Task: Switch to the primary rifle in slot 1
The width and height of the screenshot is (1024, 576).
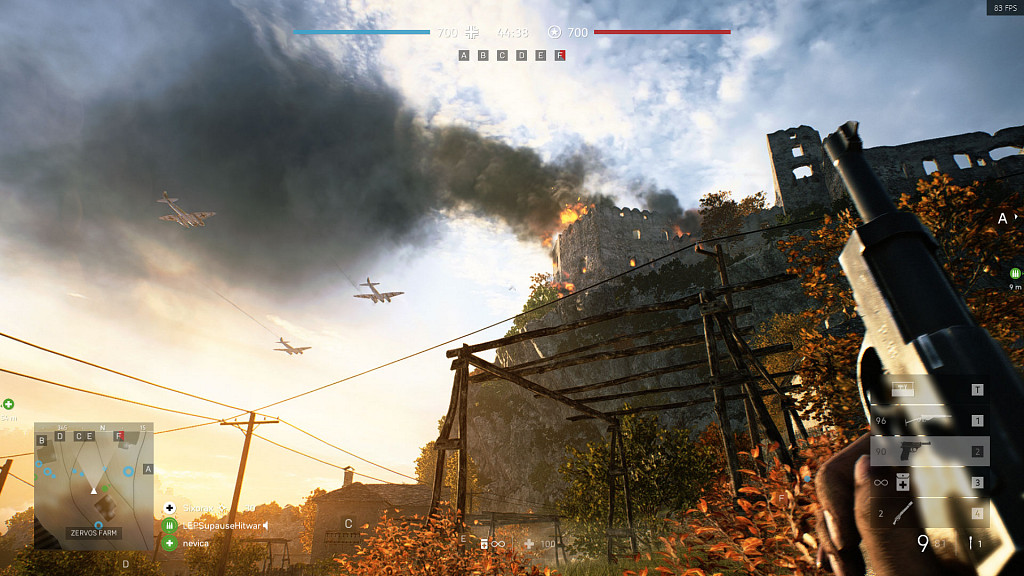Action: (930, 421)
